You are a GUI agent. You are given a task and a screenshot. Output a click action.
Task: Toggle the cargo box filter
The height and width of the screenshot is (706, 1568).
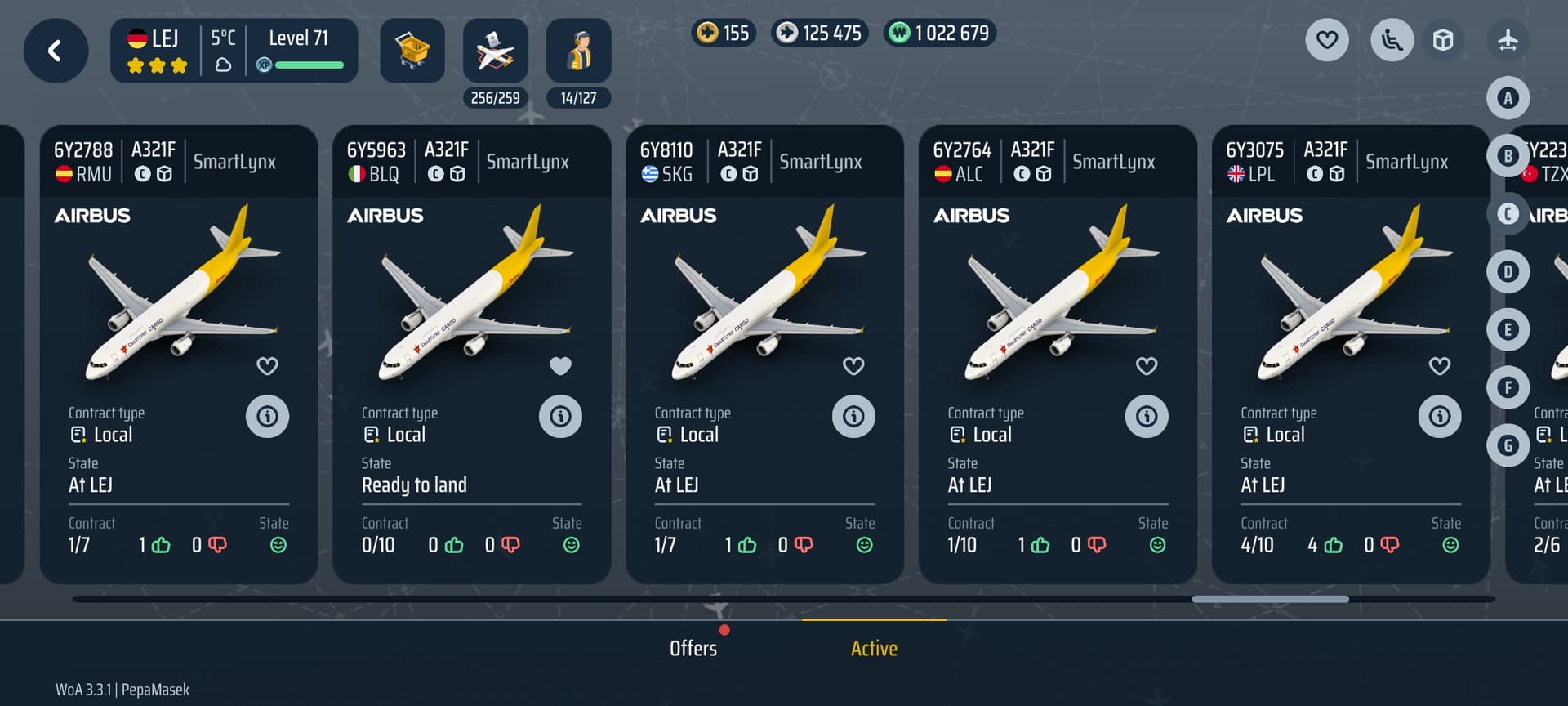pyautogui.click(x=1443, y=39)
